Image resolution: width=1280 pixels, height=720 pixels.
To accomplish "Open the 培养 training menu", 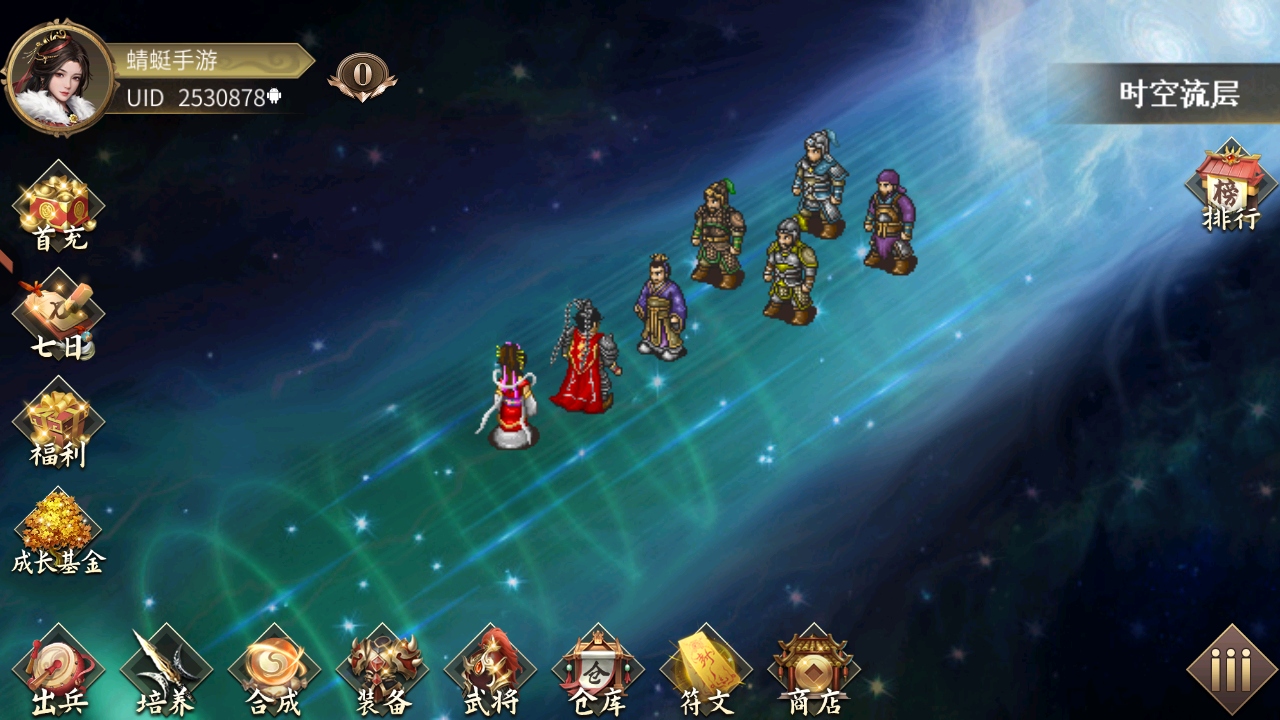I will pyautogui.click(x=166, y=672).
